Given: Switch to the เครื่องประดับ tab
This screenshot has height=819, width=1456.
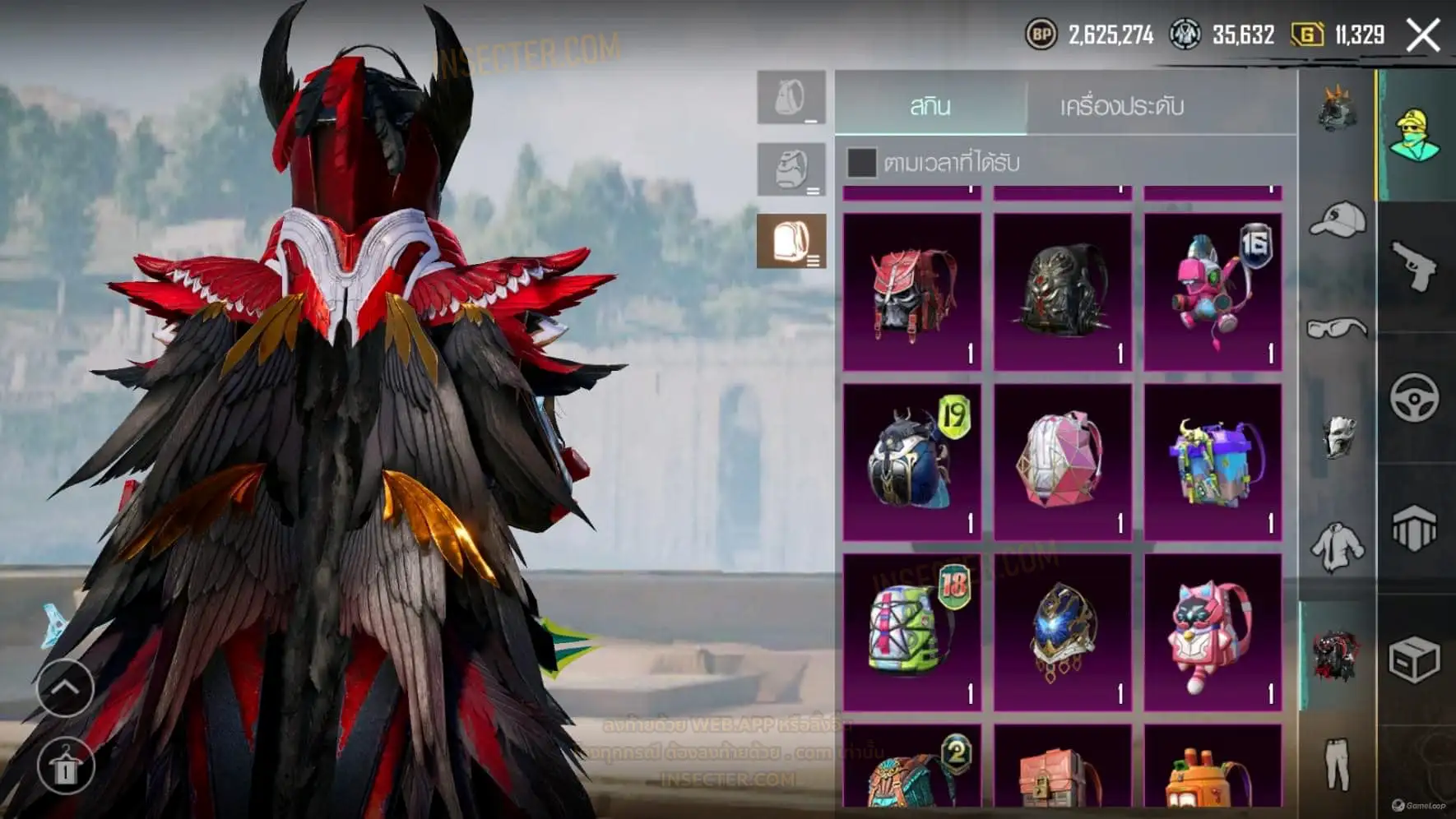Looking at the screenshot, I should point(1121,106).
